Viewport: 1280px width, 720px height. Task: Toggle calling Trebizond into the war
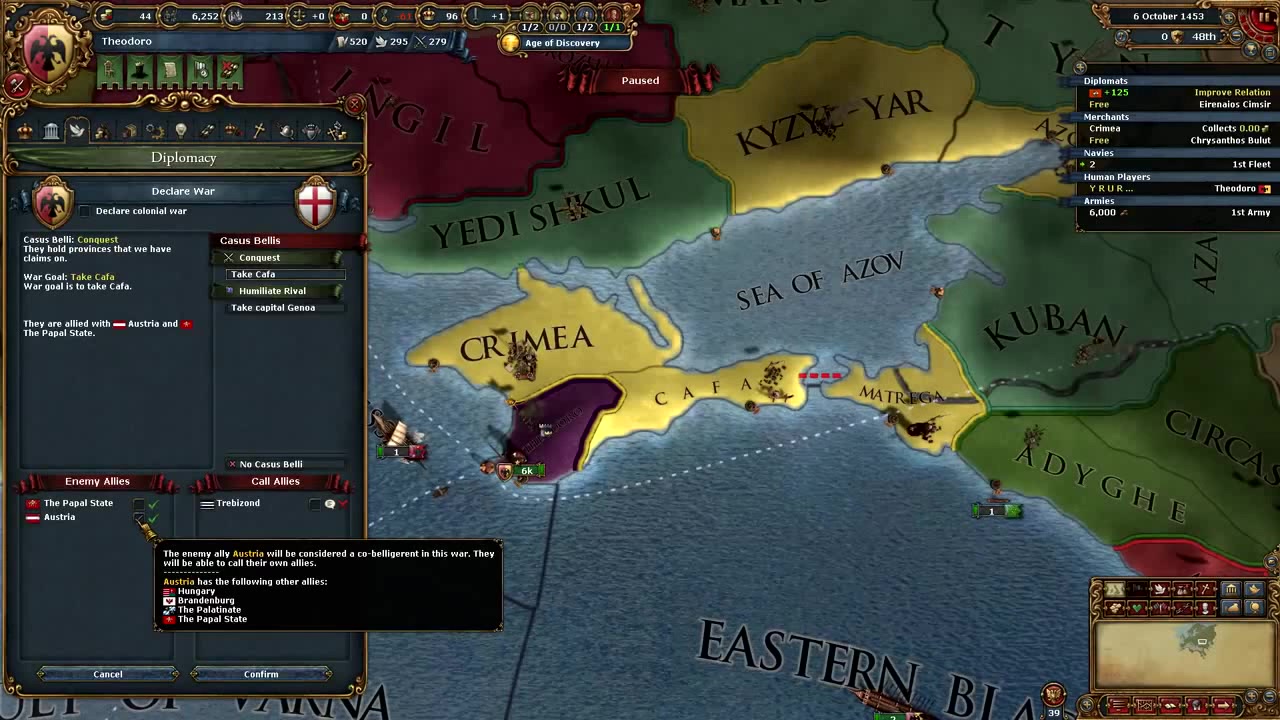316,503
